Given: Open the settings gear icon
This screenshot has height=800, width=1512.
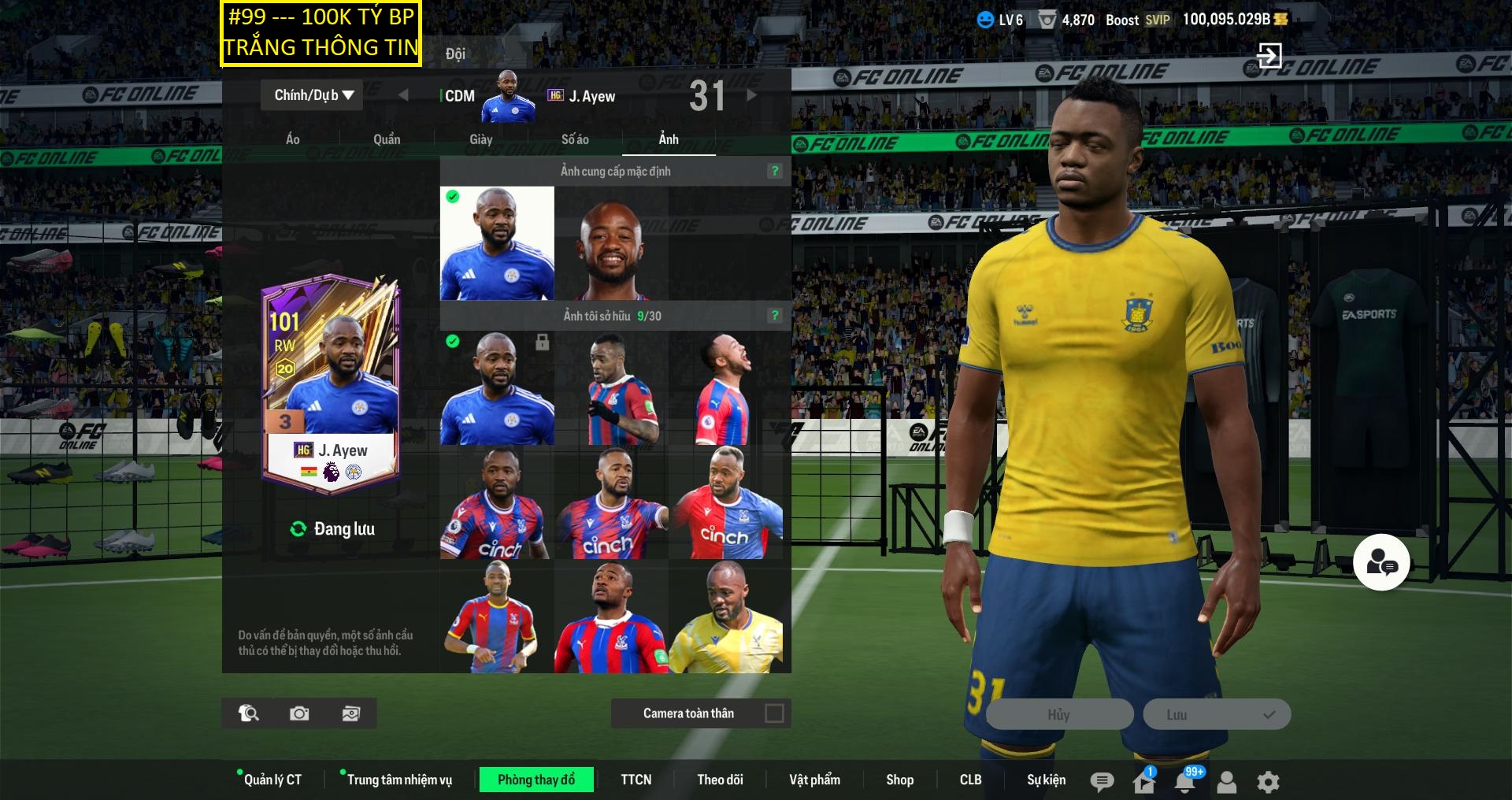Looking at the screenshot, I should click(1268, 782).
